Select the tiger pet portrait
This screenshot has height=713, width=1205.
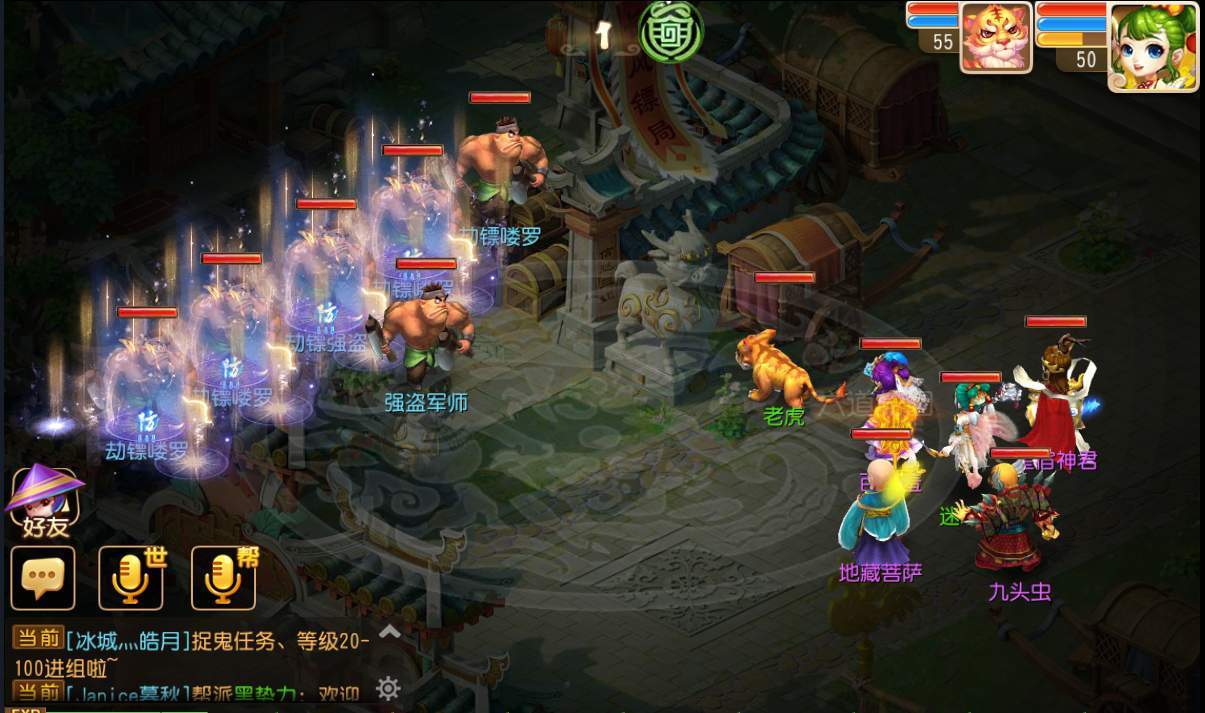click(995, 37)
